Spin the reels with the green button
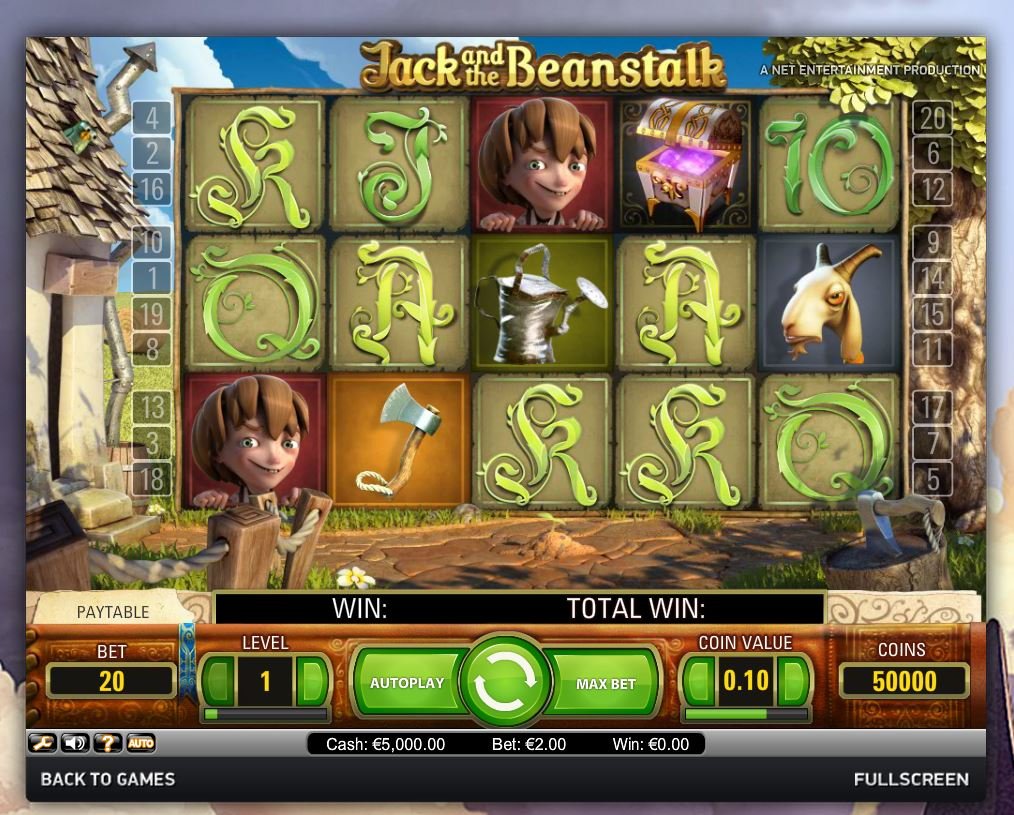The width and height of the screenshot is (1014, 815). point(506,682)
